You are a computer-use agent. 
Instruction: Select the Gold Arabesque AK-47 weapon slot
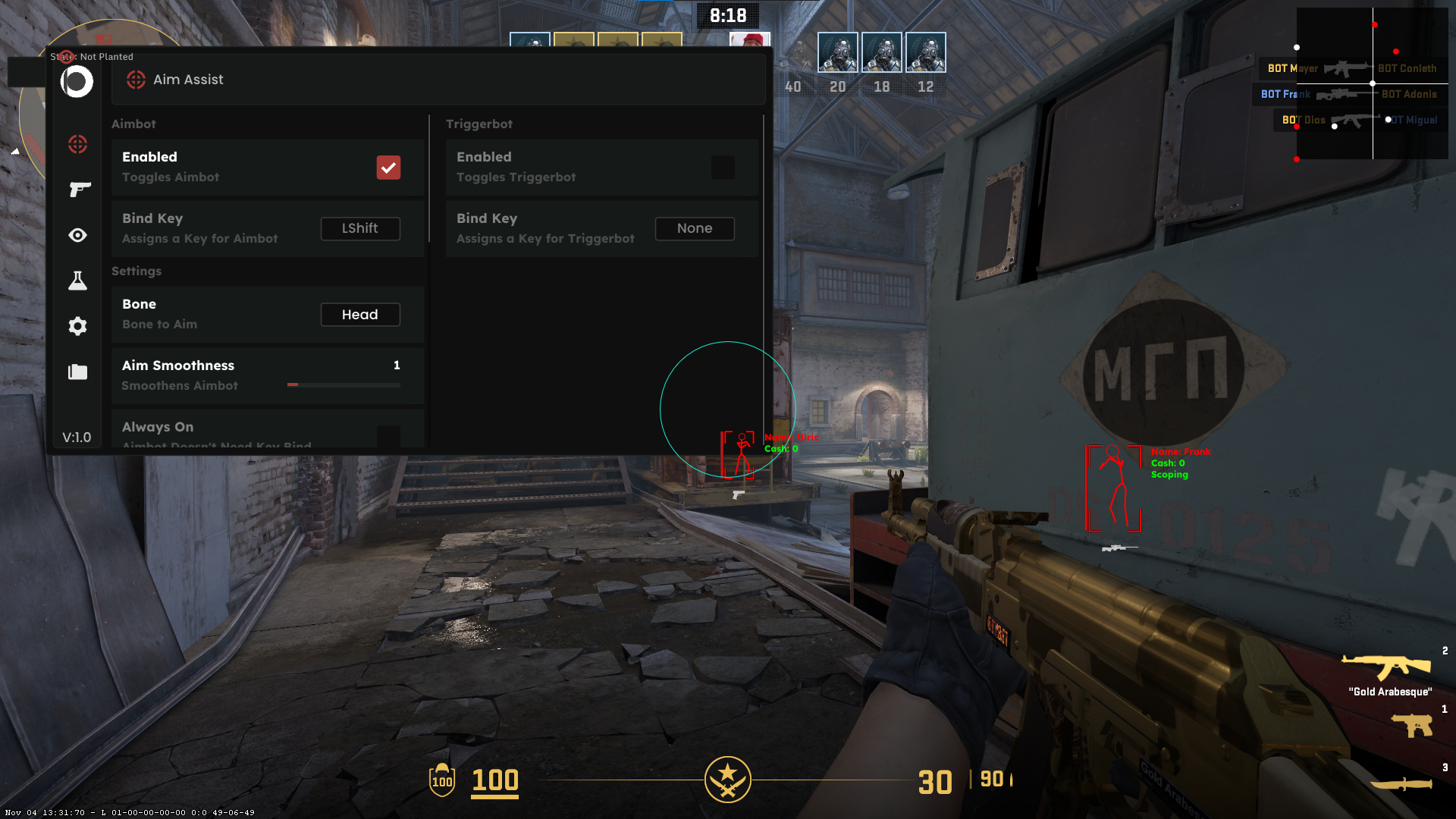(1386, 667)
